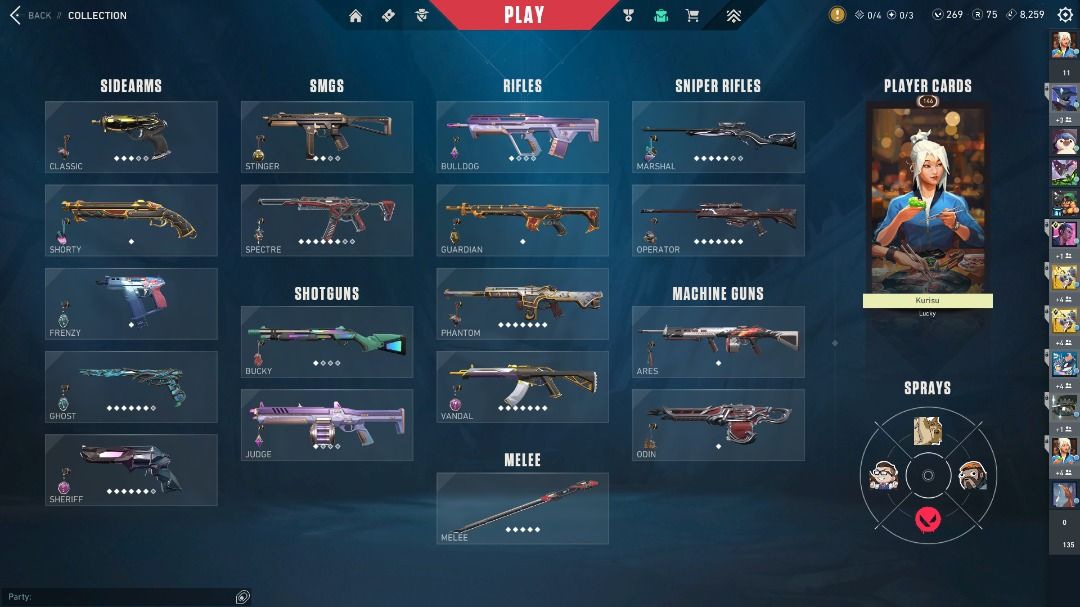Open the store cart icon
The image size is (1080, 607).
691,15
